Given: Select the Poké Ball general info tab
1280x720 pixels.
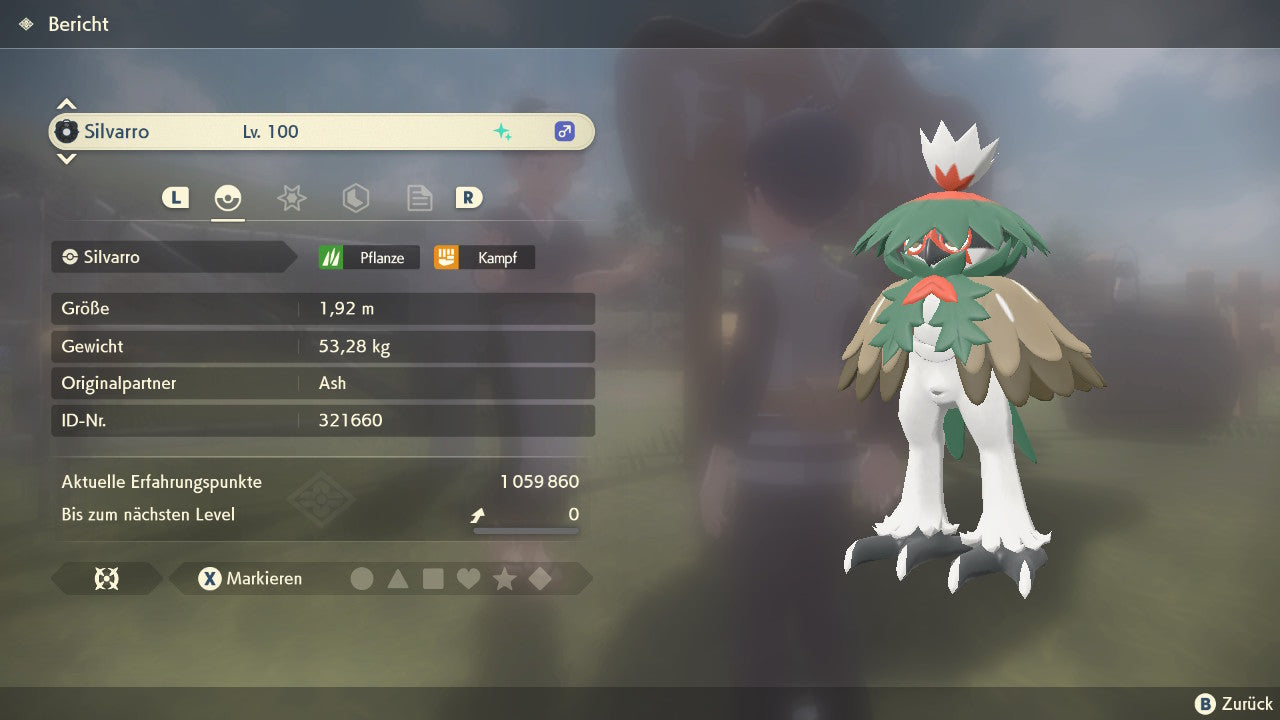Looking at the screenshot, I should [x=228, y=198].
